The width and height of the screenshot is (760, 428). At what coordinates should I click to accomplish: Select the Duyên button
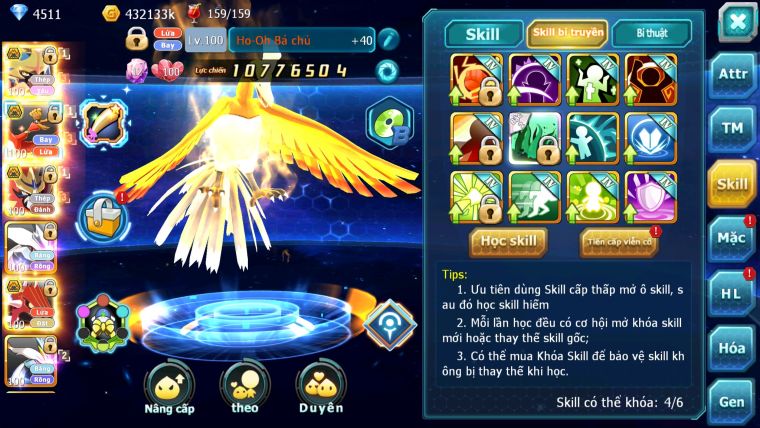pyautogui.click(x=320, y=387)
